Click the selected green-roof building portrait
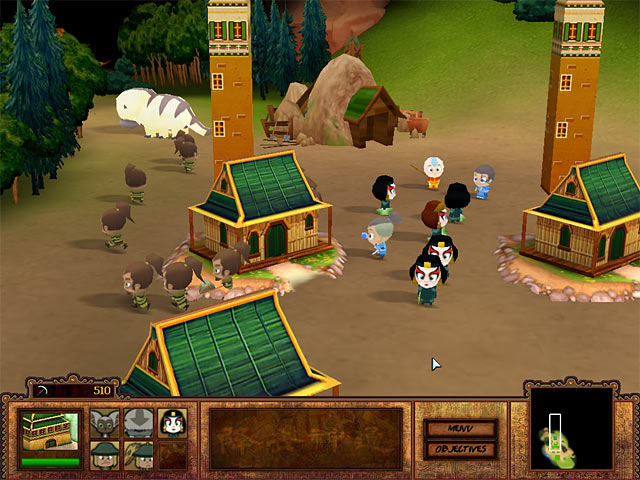640x480 pixels. (x=50, y=432)
